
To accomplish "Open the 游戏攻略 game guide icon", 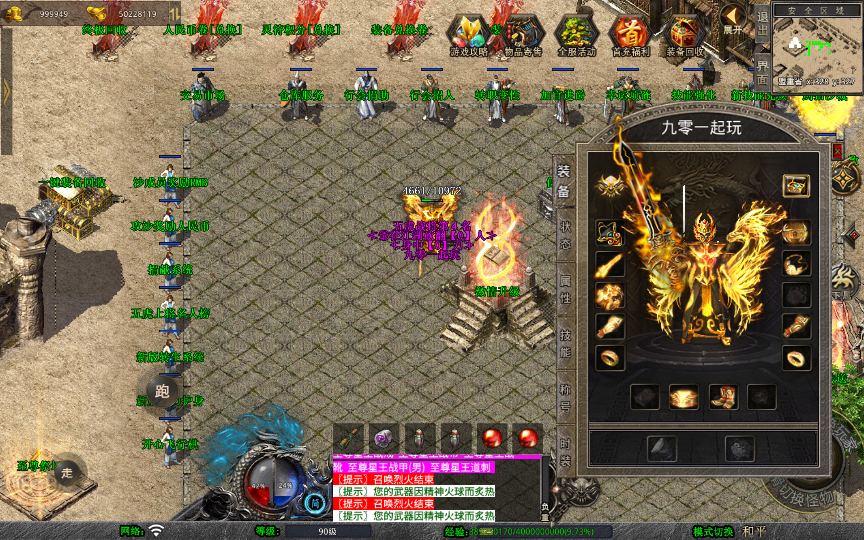I will [x=469, y=34].
